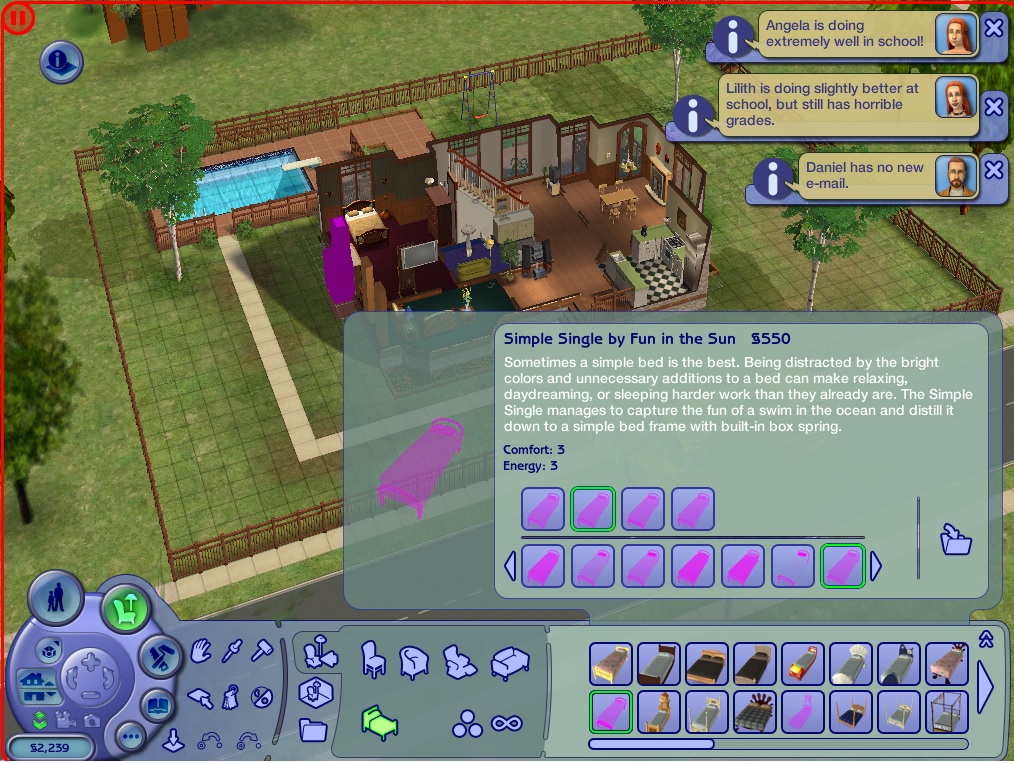Viewport: 1014px width, 763px height.
Task: Choose the sofa seating category
Action: [510, 663]
